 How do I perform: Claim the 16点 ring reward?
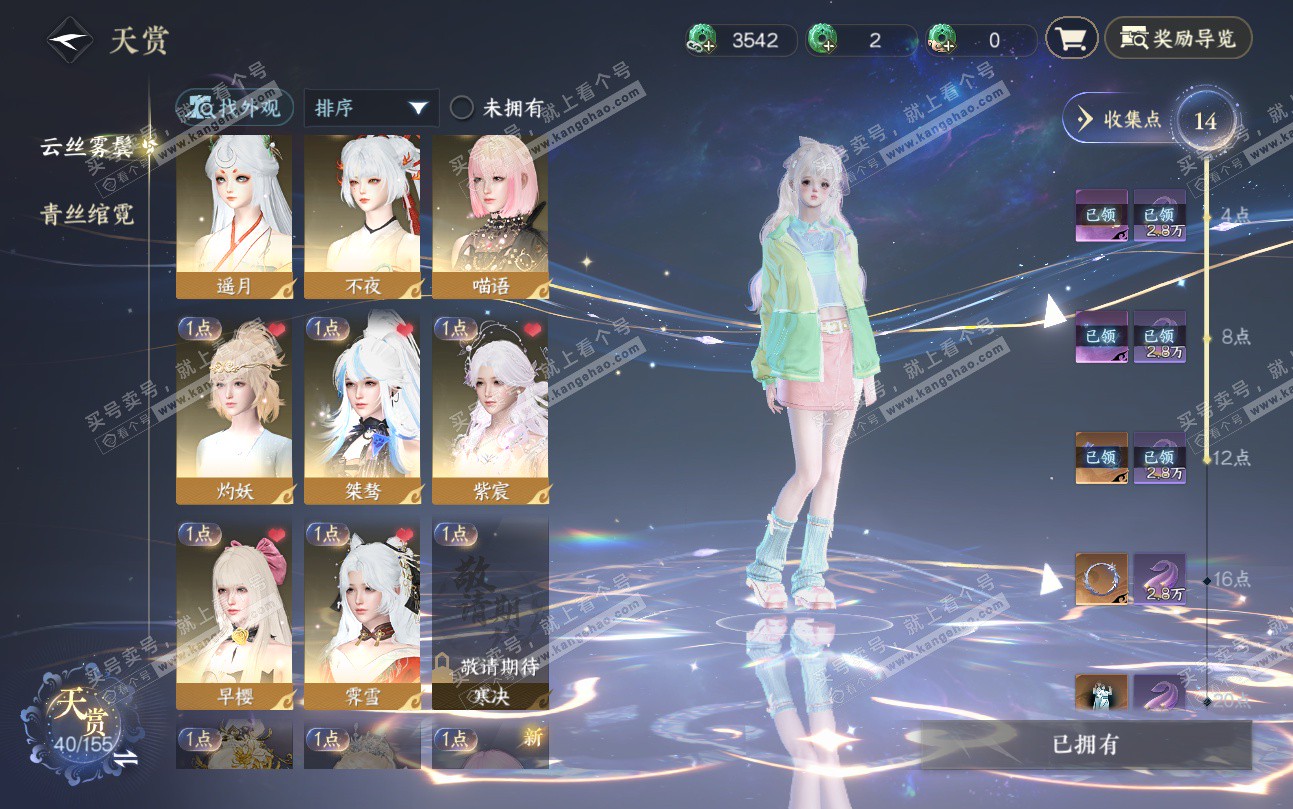pos(1101,579)
